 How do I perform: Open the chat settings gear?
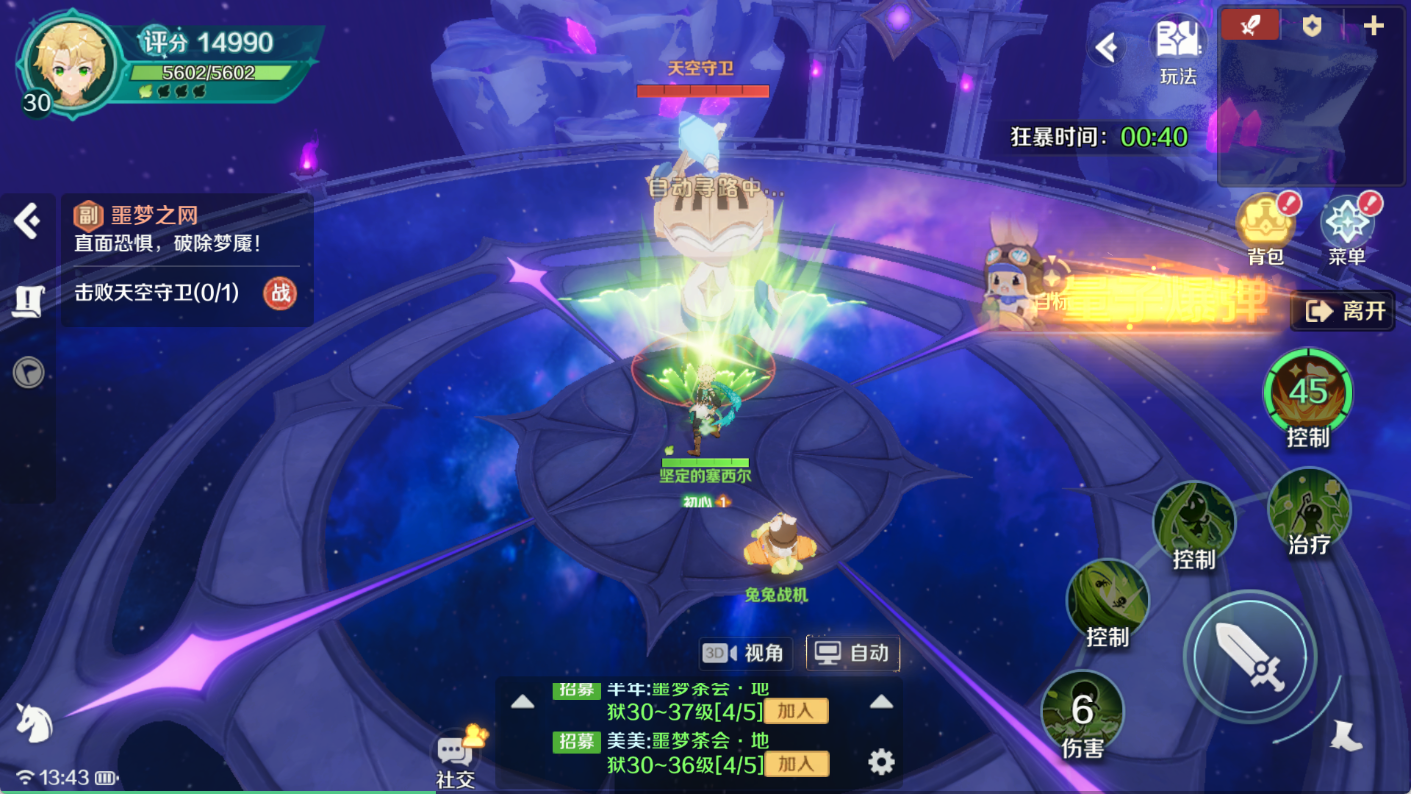[x=881, y=763]
